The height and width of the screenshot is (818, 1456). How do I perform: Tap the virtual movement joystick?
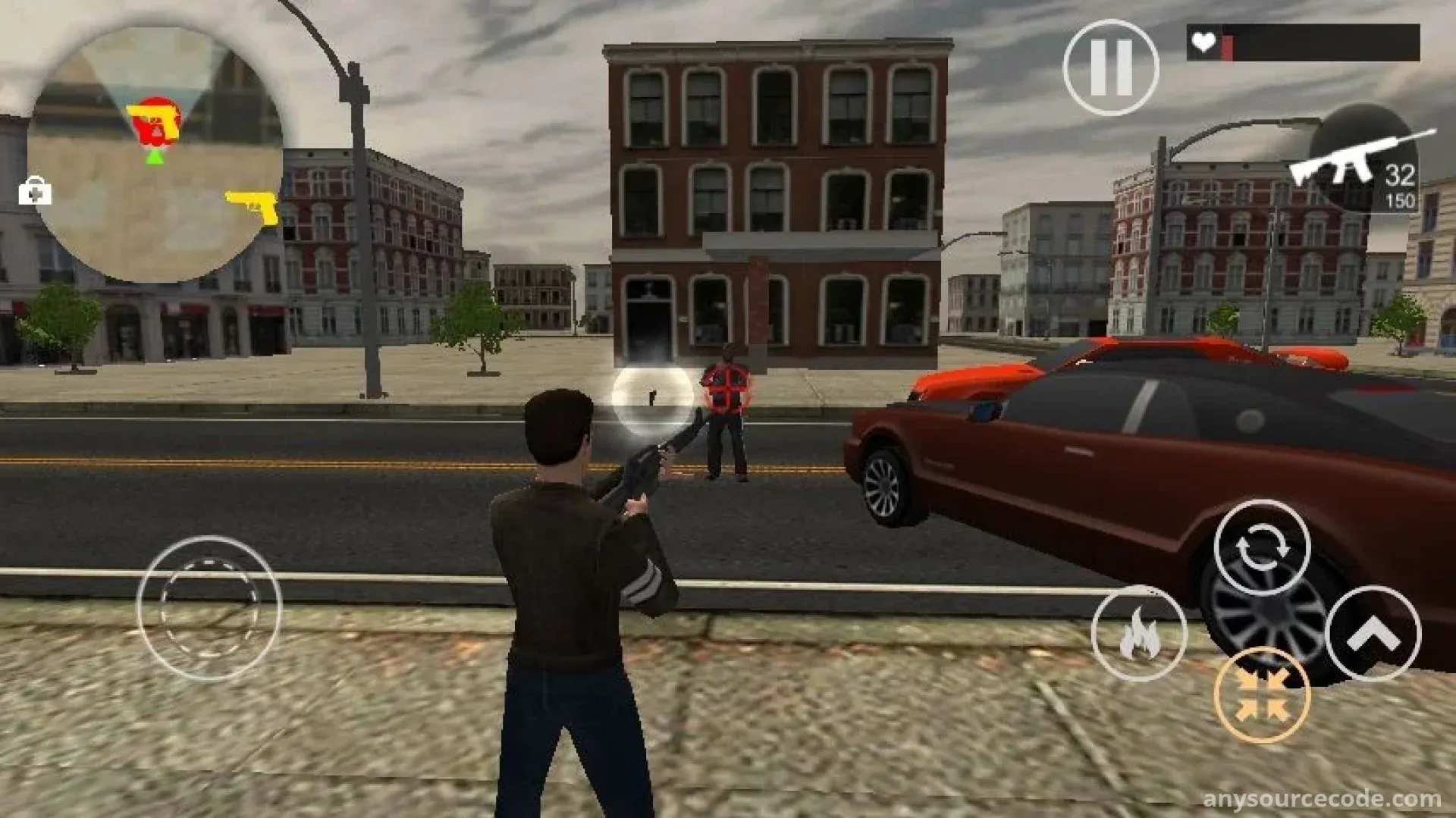pos(209,608)
